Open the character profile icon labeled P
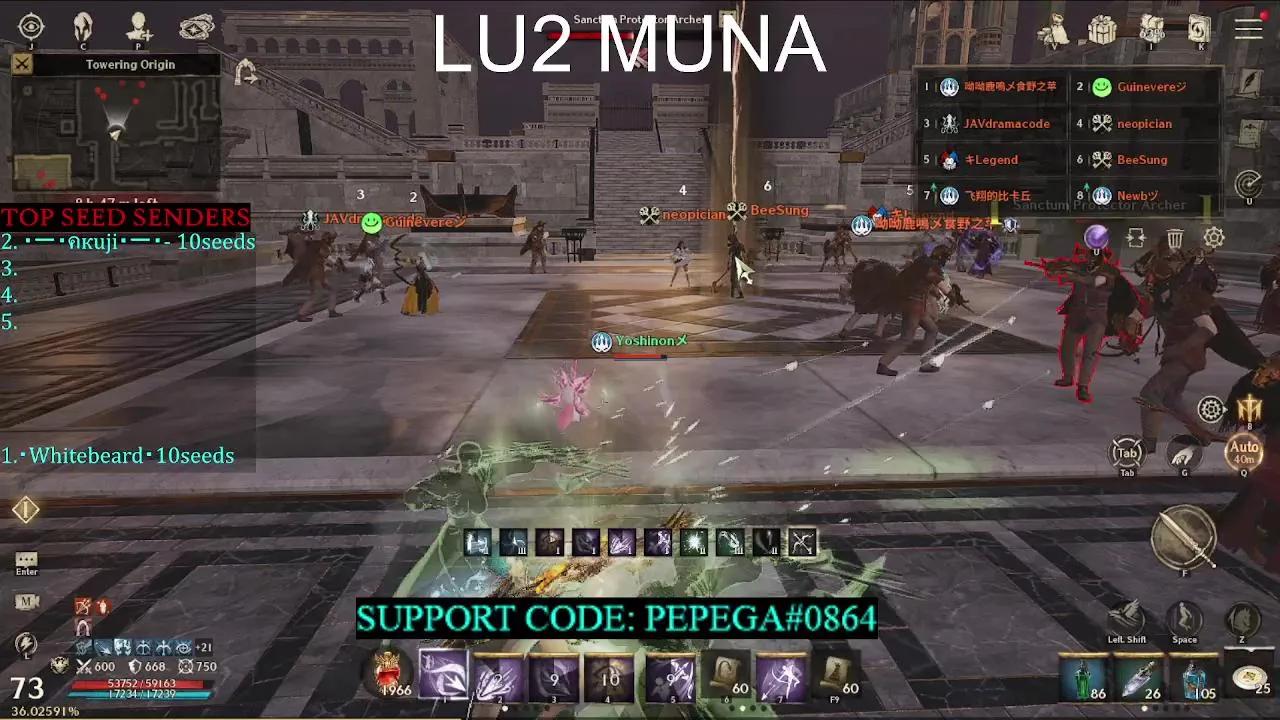Image resolution: width=1280 pixels, height=720 pixels. 137,26
